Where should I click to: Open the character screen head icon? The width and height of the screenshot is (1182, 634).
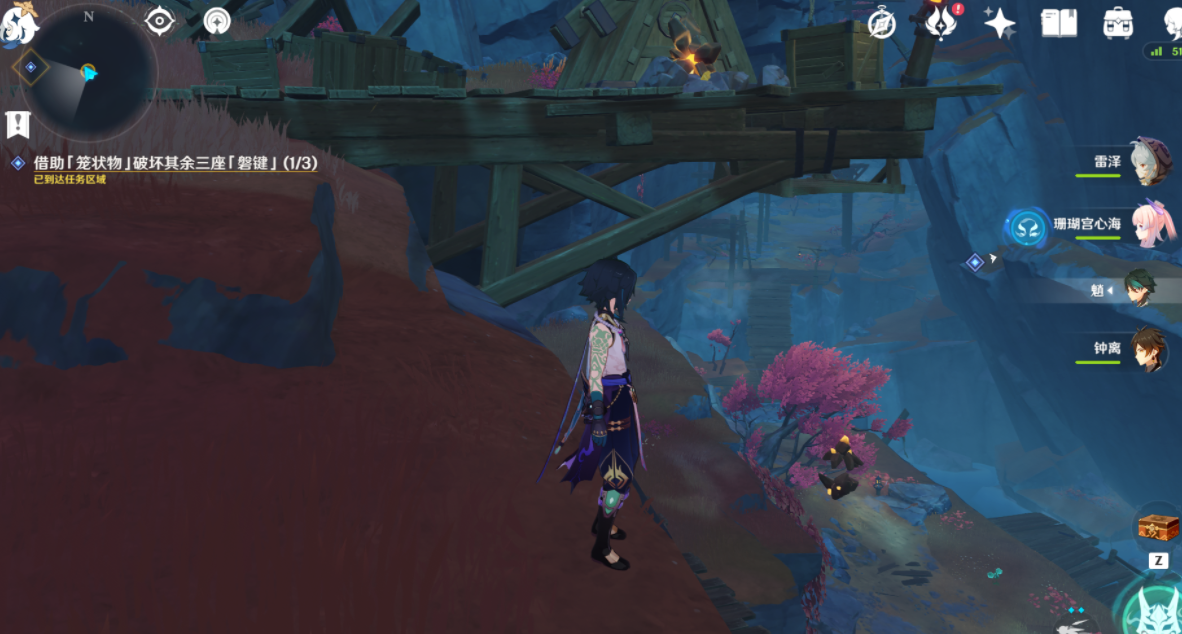pos(1172,22)
